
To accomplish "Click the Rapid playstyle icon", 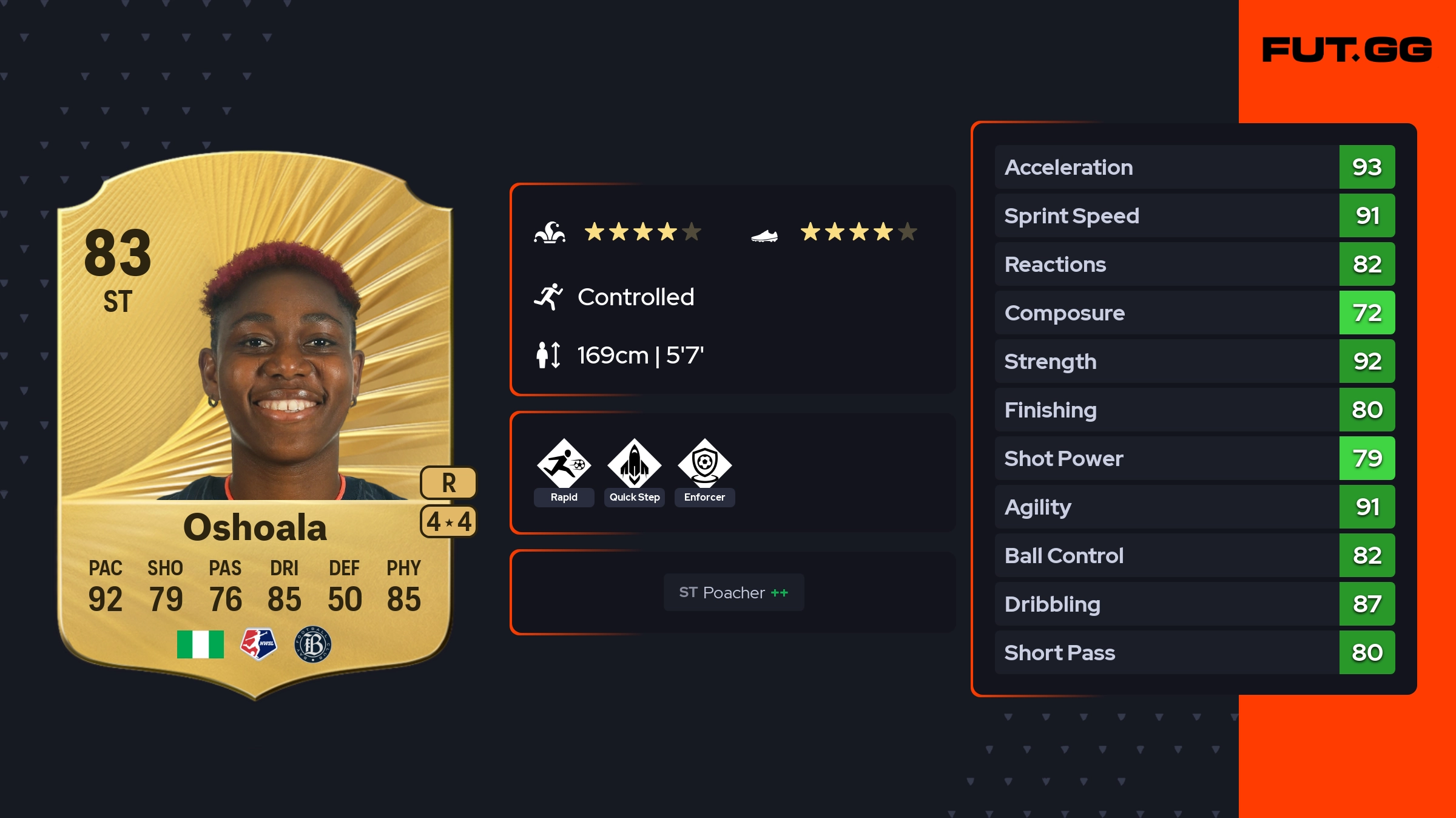I will click(564, 464).
